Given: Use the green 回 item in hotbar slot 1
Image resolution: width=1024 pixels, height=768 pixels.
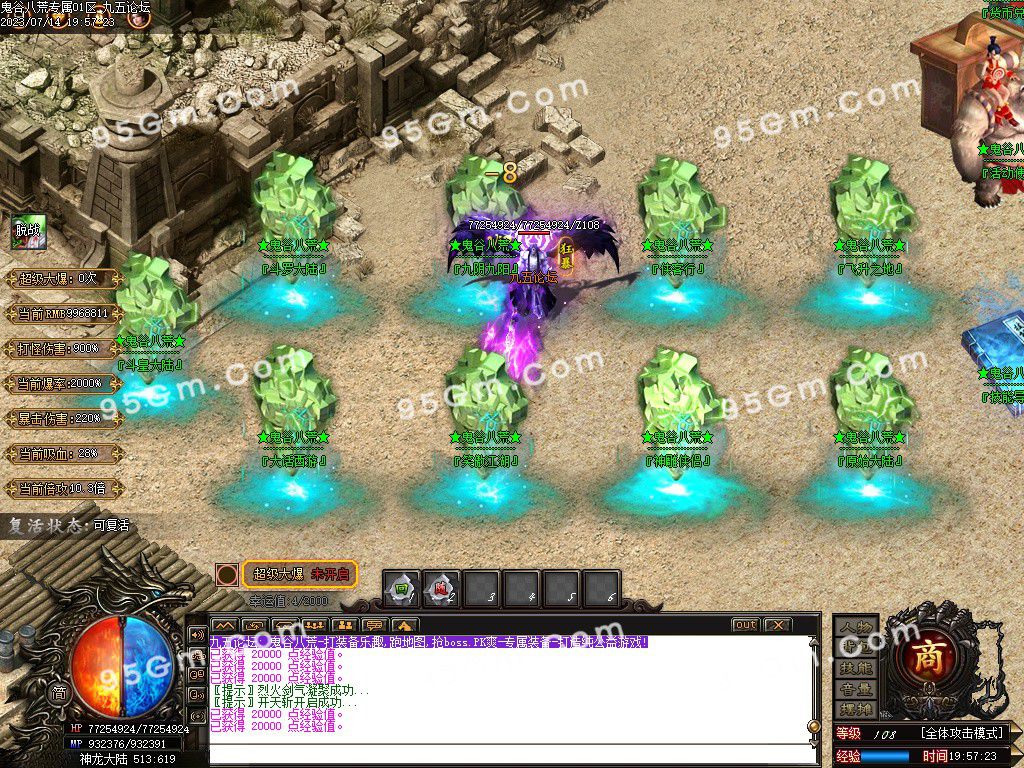Looking at the screenshot, I should (402, 590).
